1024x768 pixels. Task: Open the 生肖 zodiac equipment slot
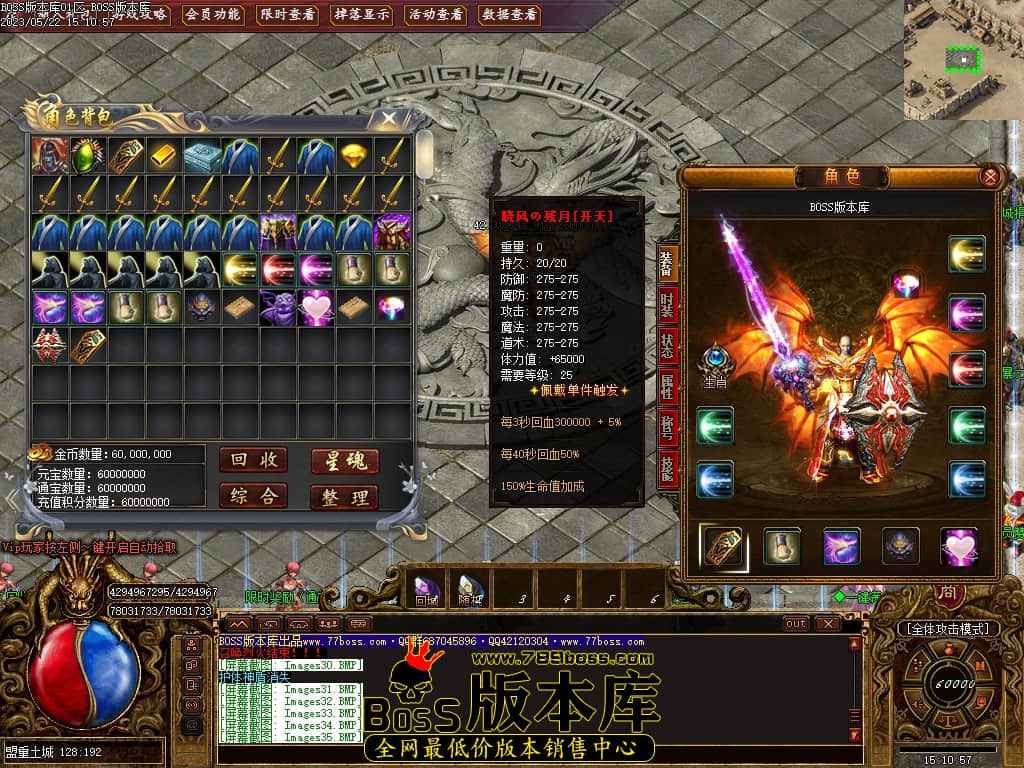(716, 361)
